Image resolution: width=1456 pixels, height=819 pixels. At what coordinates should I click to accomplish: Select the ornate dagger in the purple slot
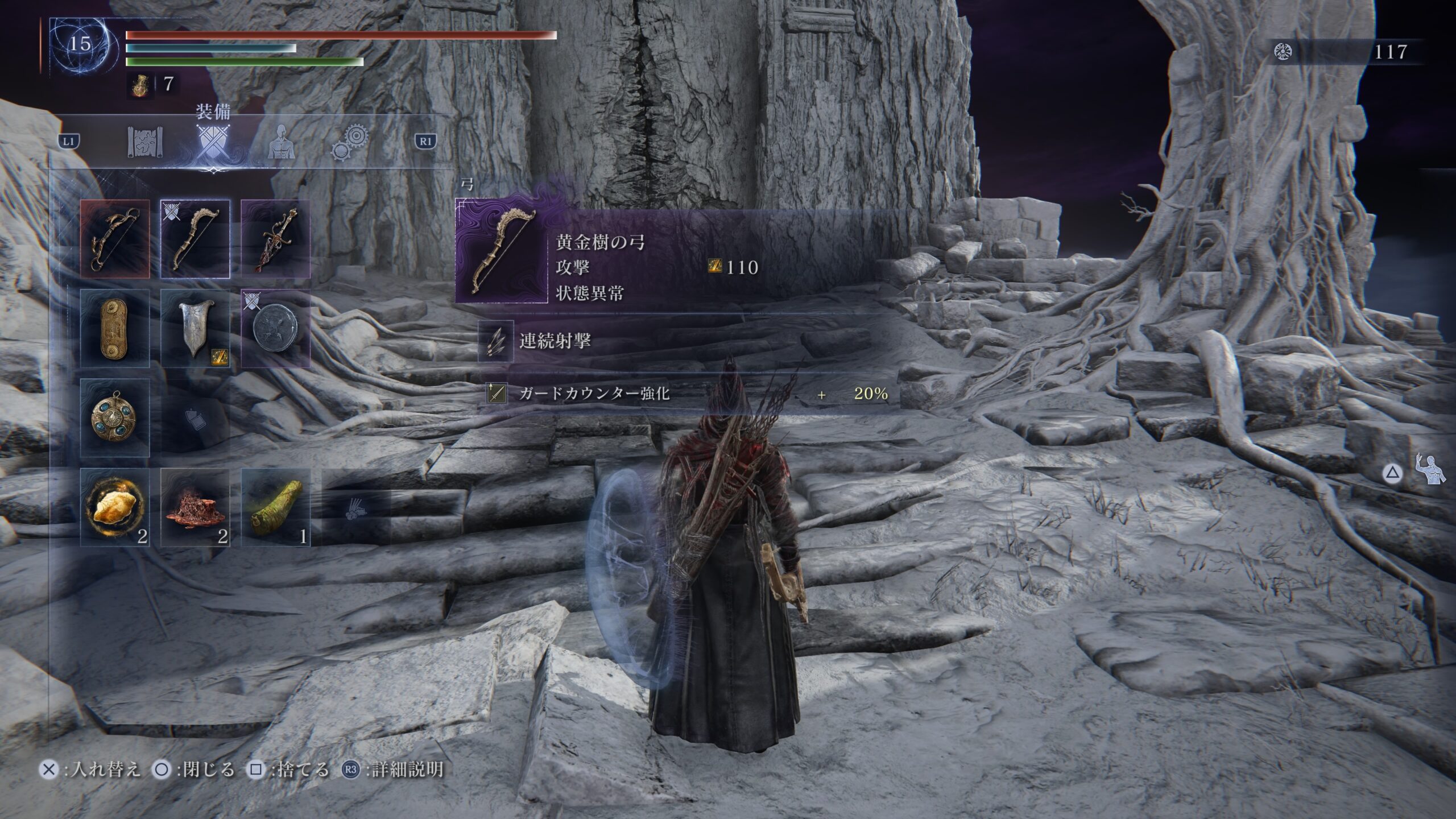click(x=276, y=239)
